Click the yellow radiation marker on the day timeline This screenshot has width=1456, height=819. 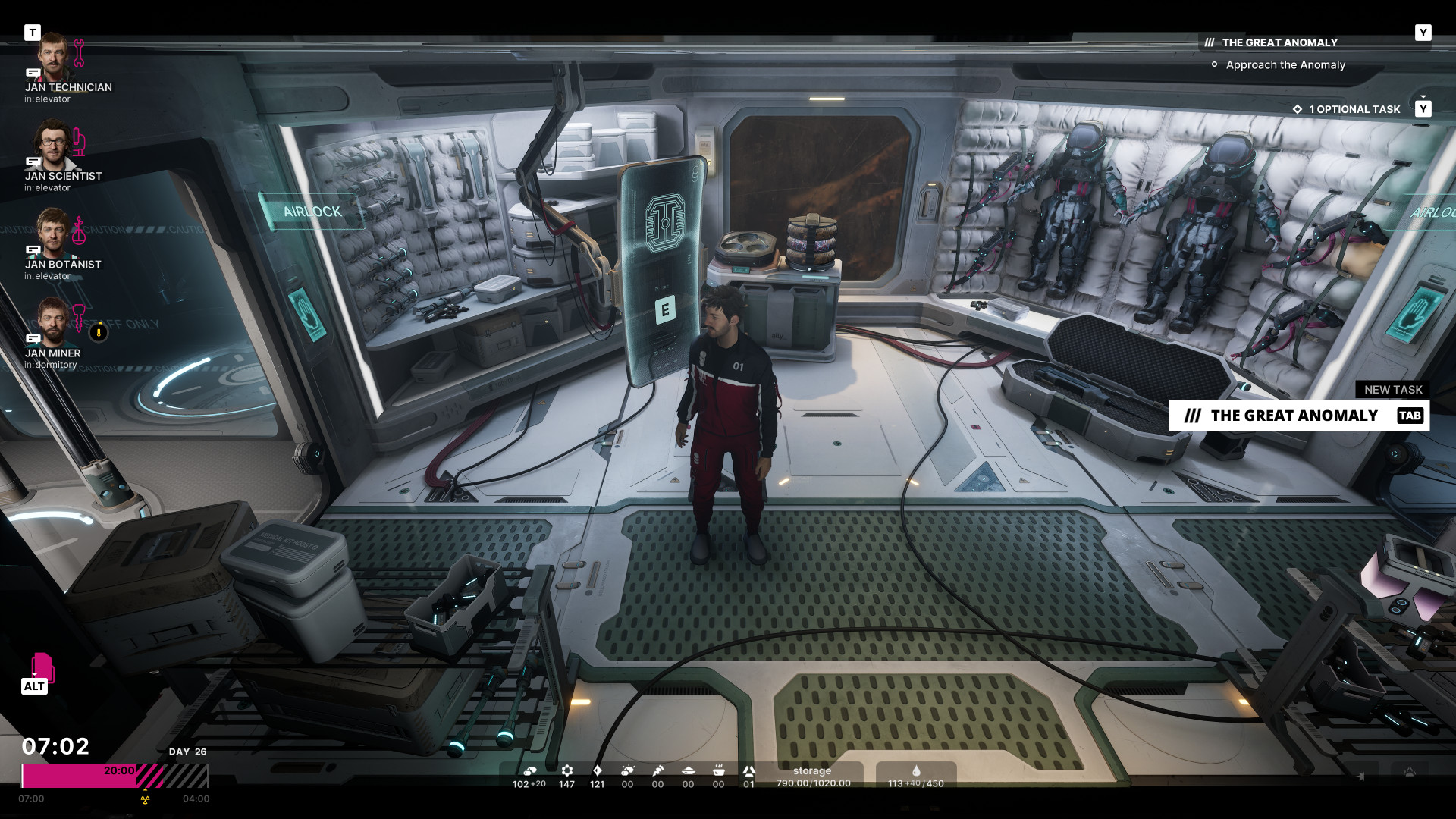click(x=146, y=799)
